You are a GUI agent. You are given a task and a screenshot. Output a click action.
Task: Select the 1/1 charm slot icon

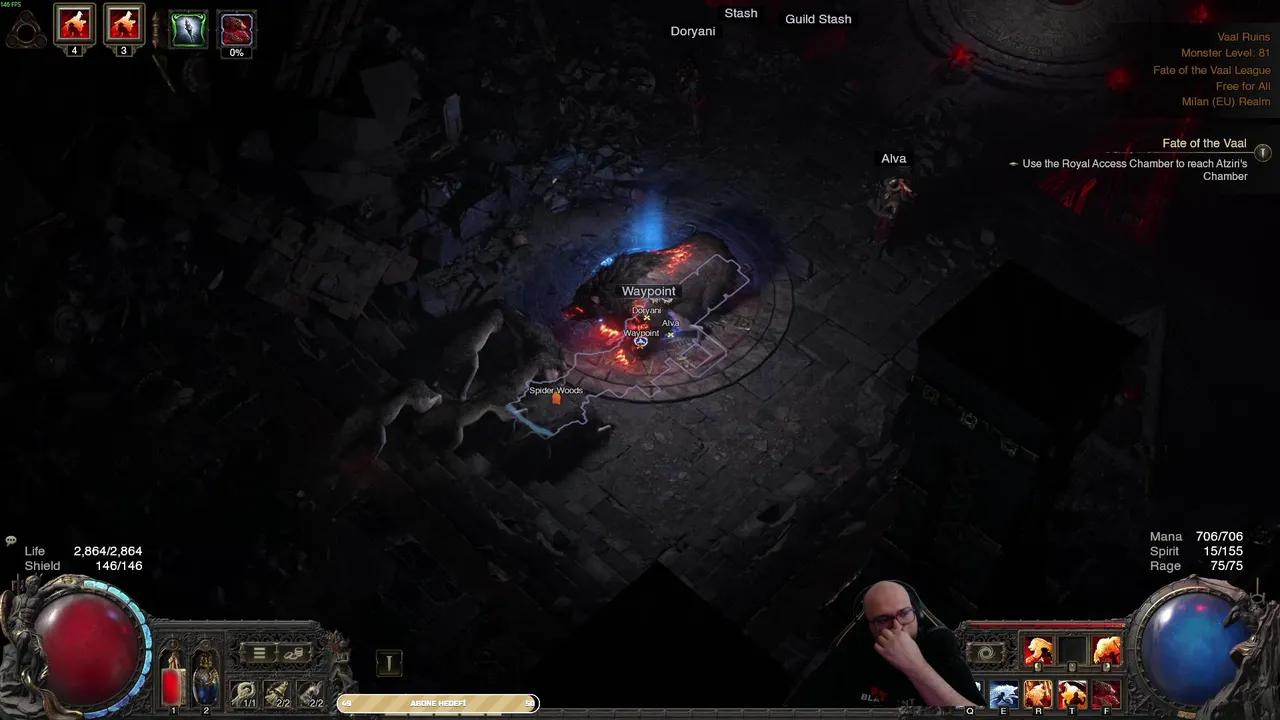pyautogui.click(x=243, y=691)
